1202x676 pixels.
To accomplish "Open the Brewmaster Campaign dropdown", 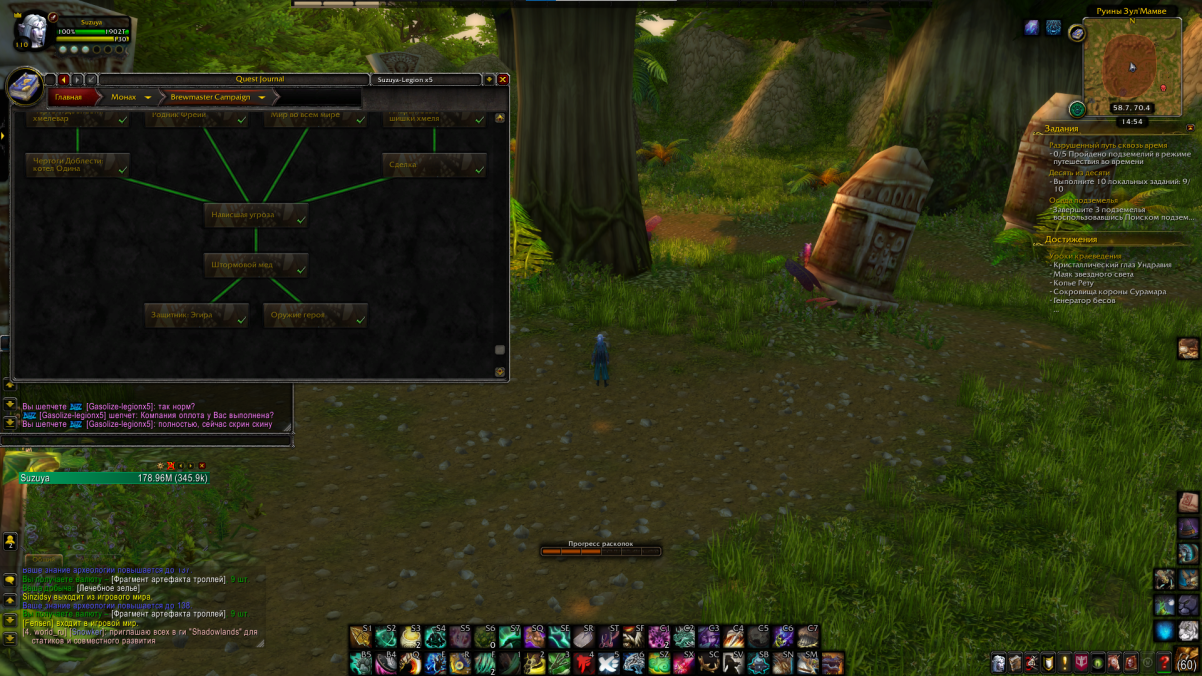I will (x=262, y=98).
